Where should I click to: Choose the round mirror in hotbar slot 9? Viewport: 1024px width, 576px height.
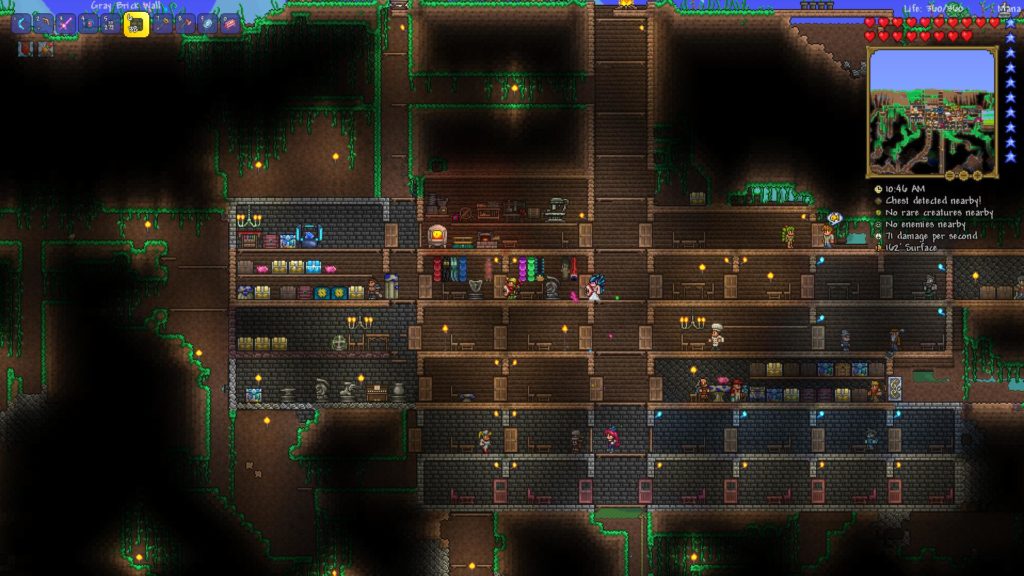tap(207, 23)
